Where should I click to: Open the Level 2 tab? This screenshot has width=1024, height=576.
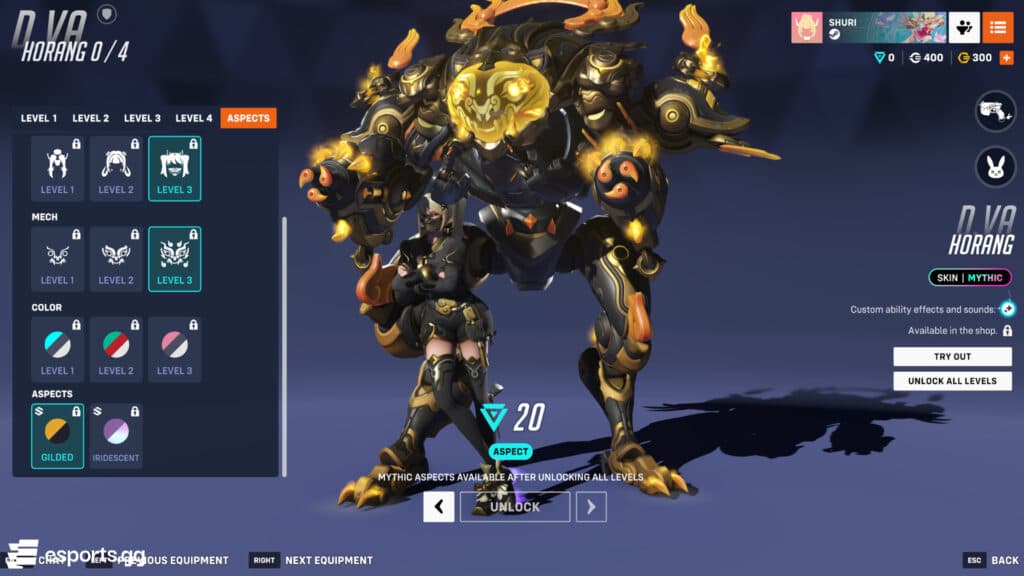point(90,118)
